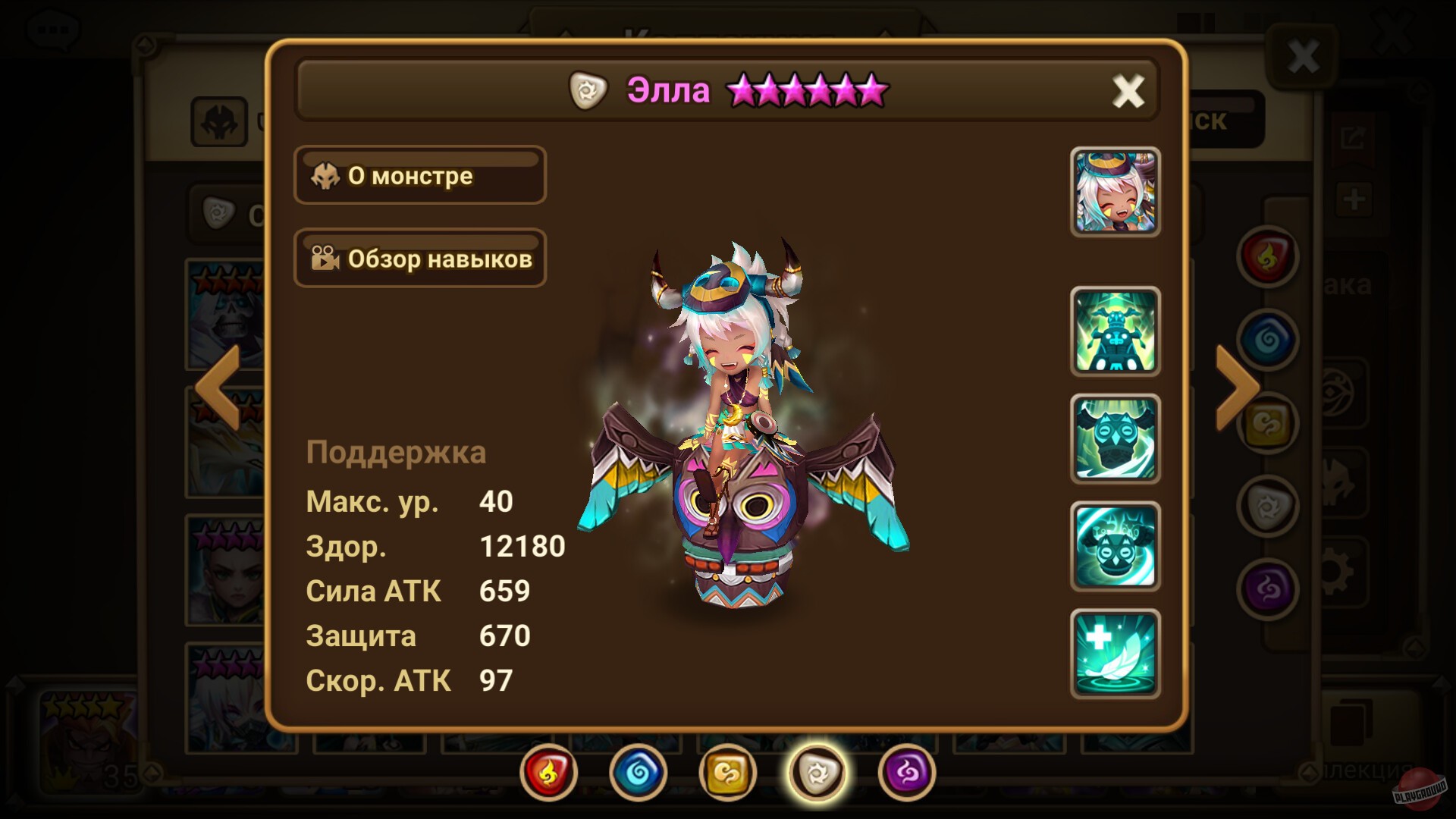Image resolution: width=1456 pixels, height=819 pixels.
Task: Advance to next monster with right arrow
Action: (x=1238, y=388)
